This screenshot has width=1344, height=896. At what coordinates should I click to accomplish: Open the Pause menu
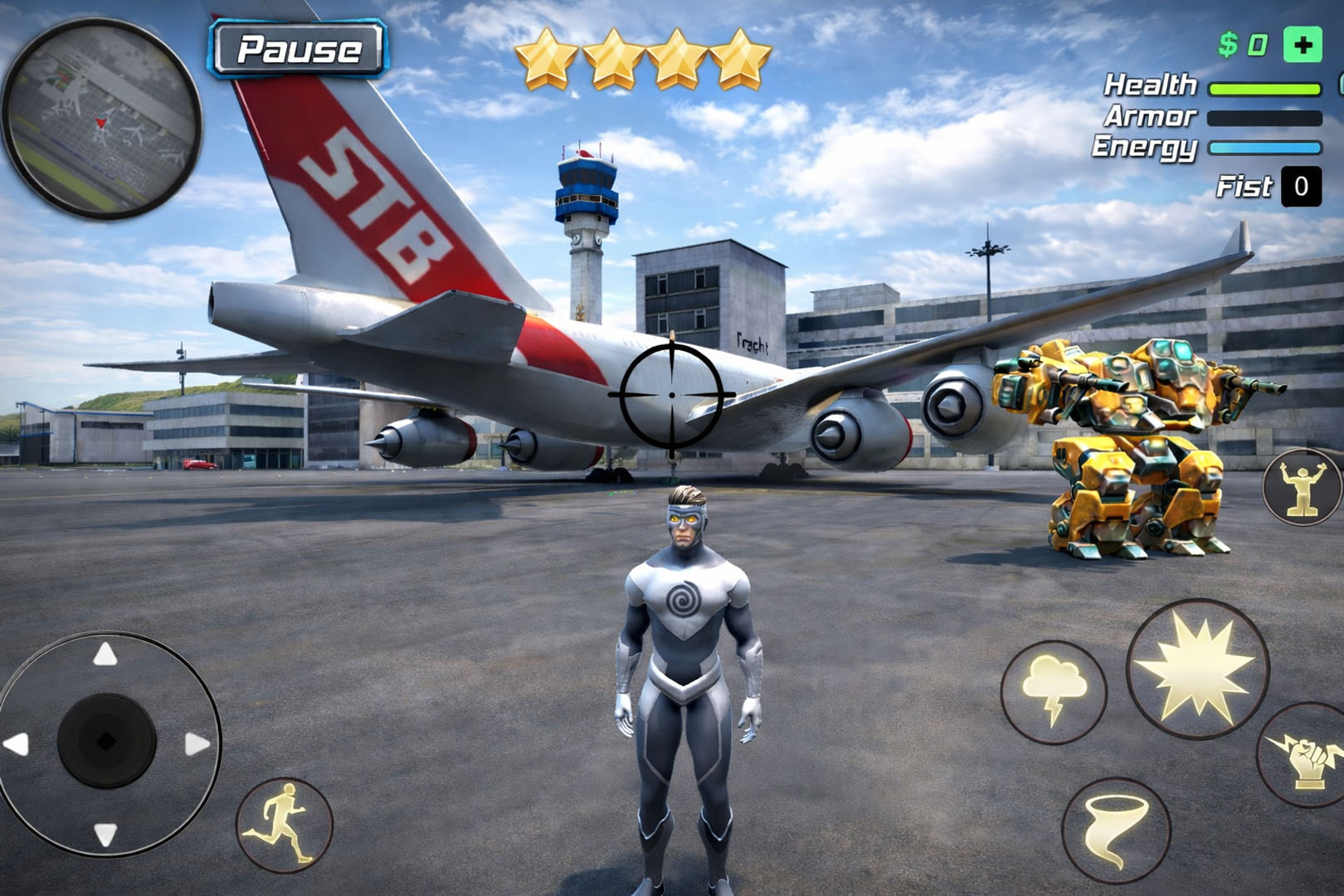click(299, 49)
